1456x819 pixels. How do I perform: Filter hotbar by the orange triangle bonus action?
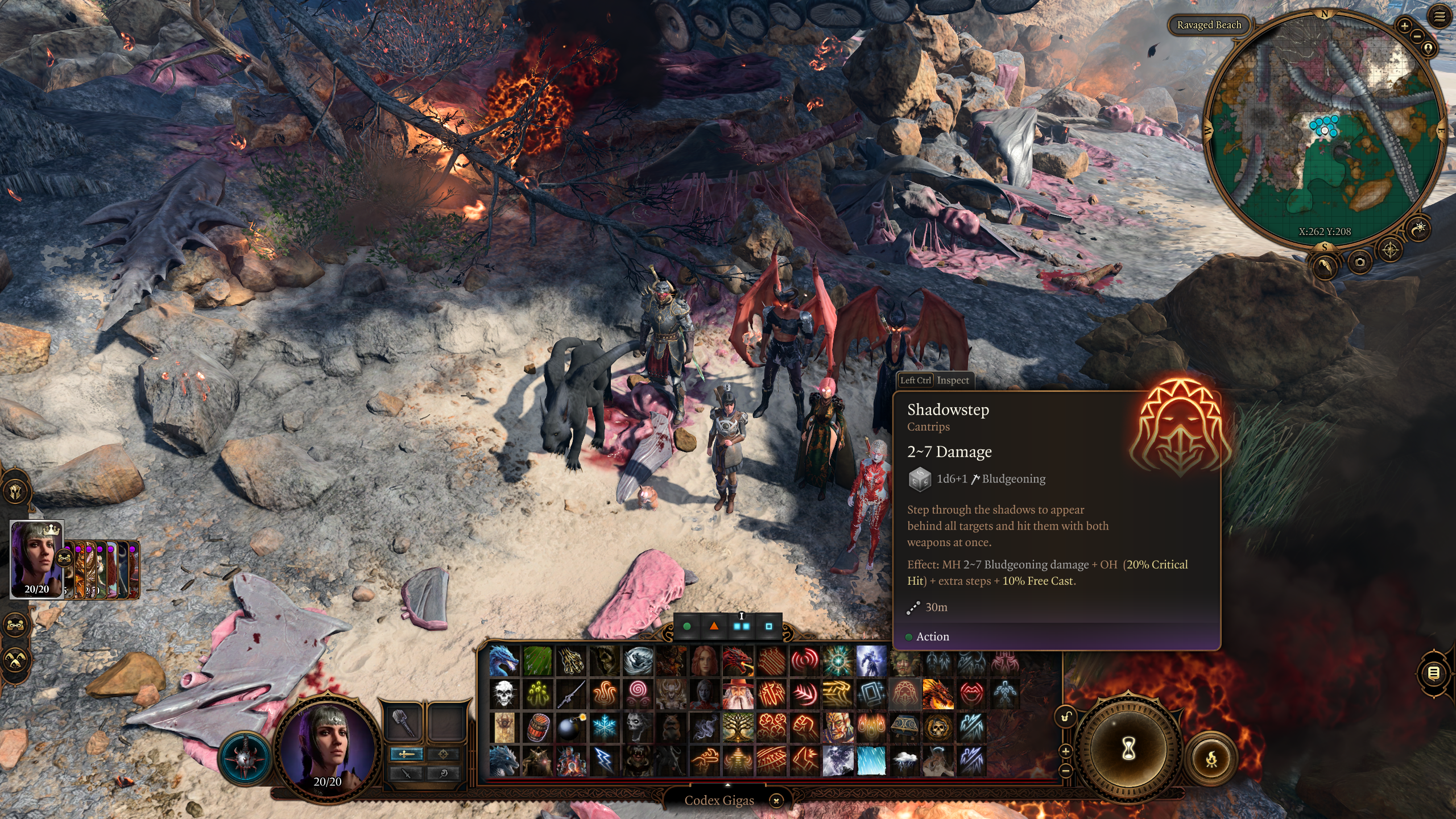click(714, 626)
